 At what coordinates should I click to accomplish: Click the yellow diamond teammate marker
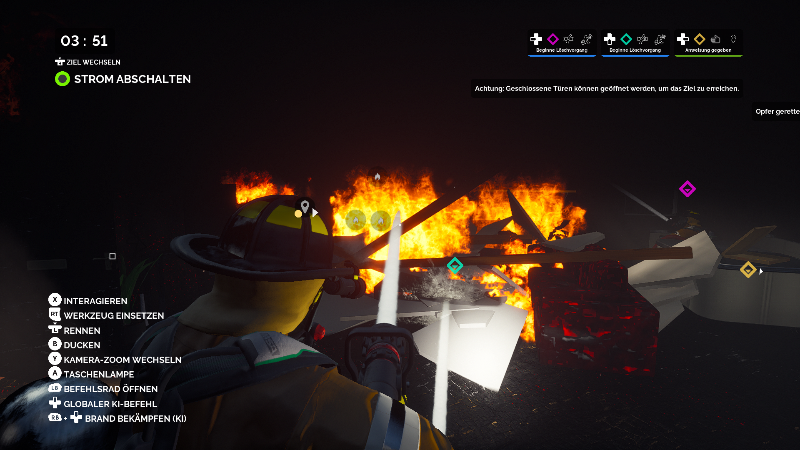(747, 269)
